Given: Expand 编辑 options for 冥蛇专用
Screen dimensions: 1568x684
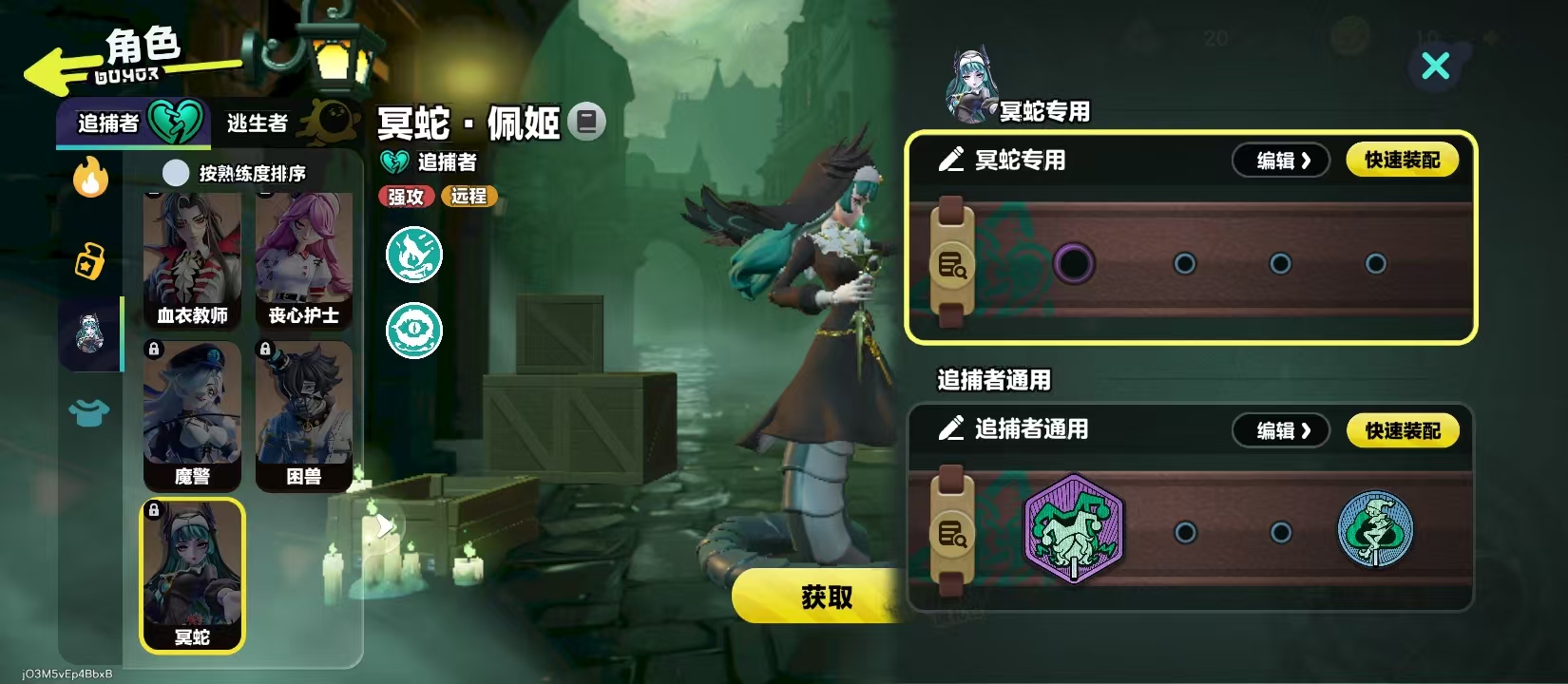Looking at the screenshot, I should click(1280, 160).
